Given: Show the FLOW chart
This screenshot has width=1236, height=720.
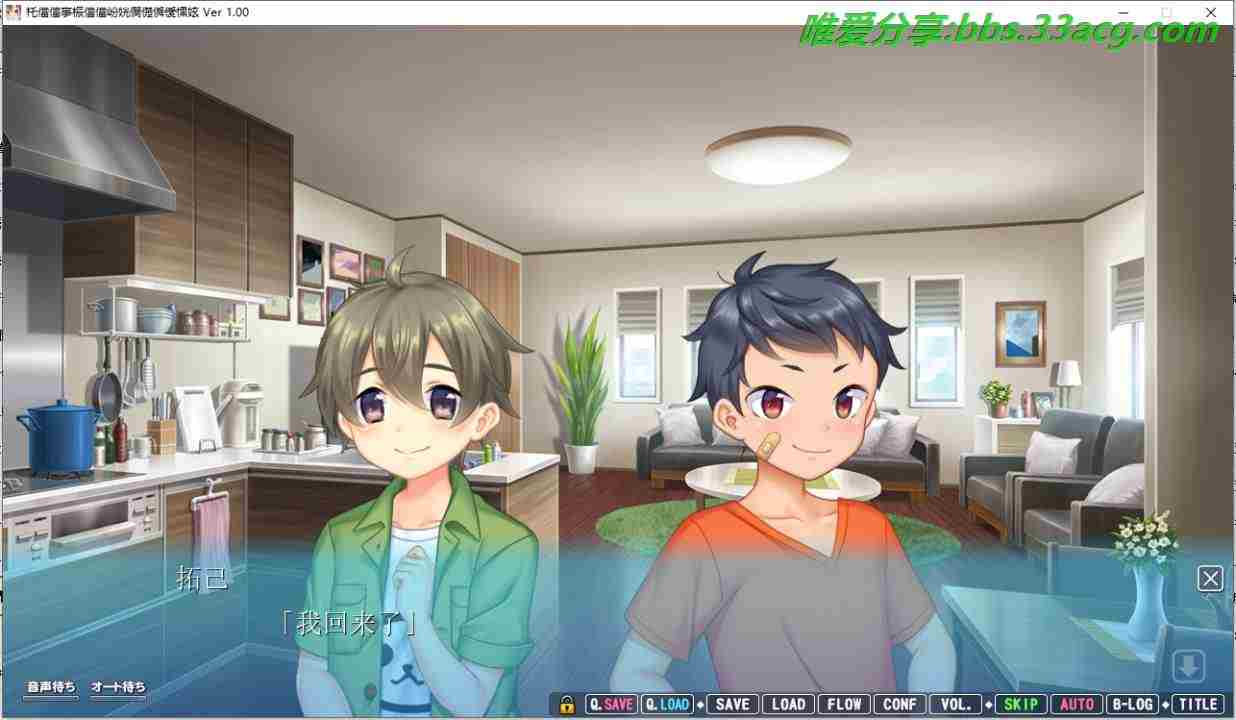Looking at the screenshot, I should pos(844,704).
